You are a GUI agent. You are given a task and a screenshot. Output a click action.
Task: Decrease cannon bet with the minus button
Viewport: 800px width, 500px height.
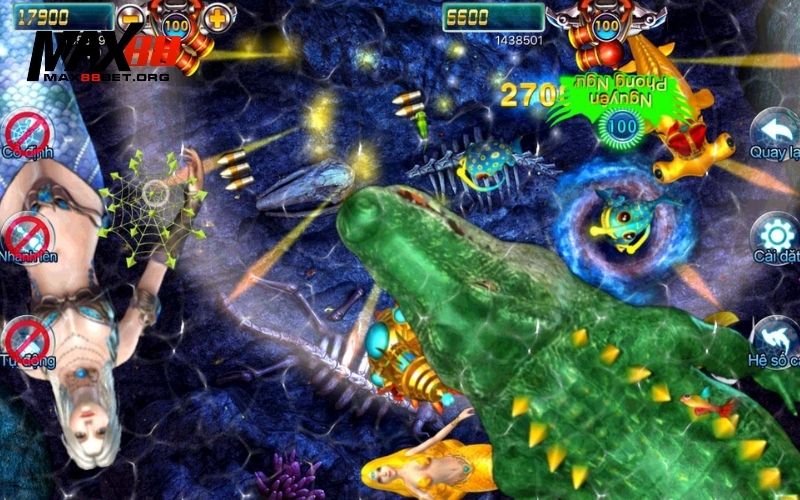(132, 18)
